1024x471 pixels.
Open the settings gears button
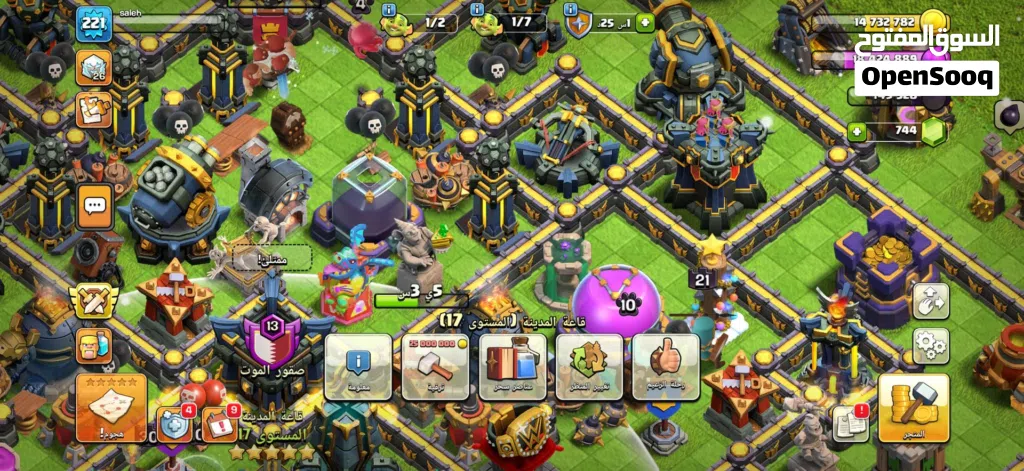tap(930, 345)
